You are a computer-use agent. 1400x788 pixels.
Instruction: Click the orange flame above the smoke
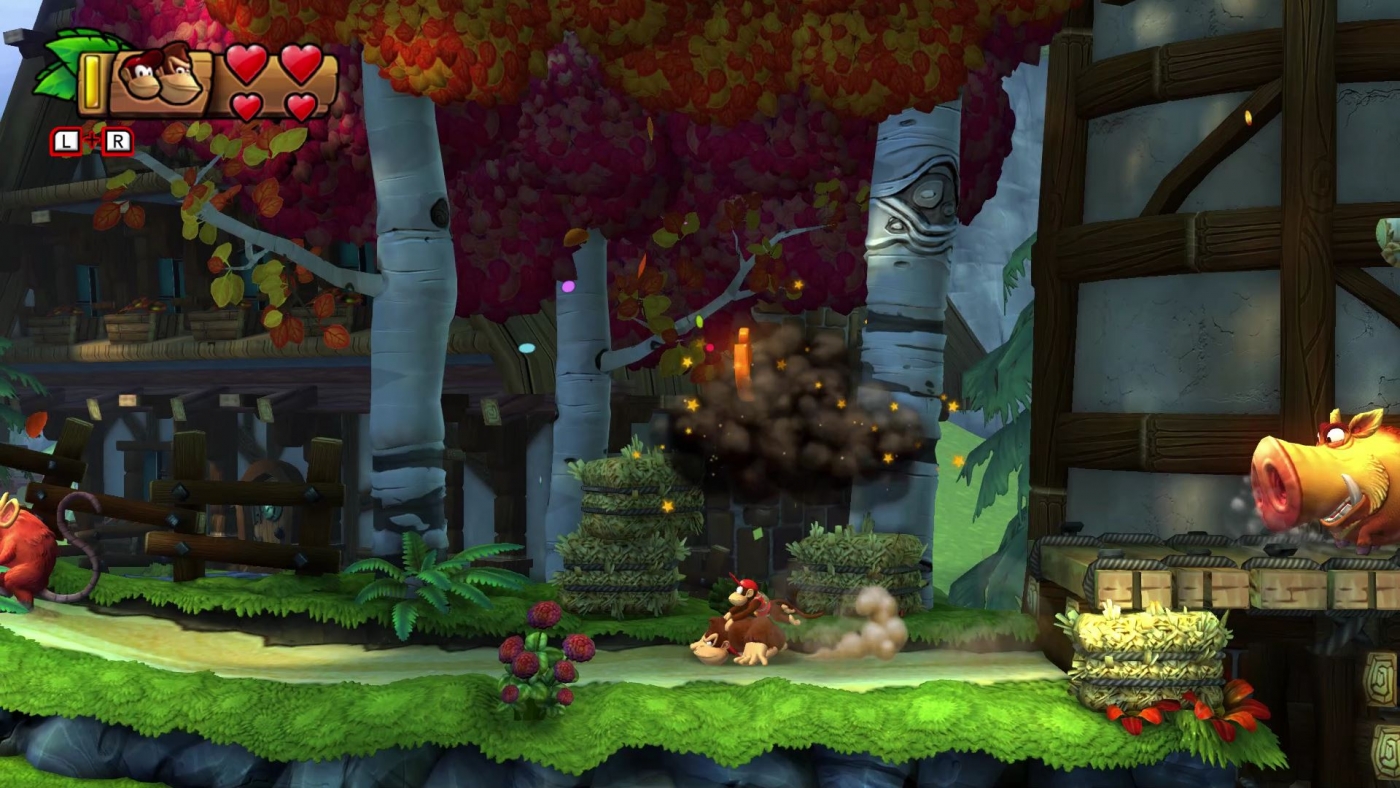tap(742, 350)
